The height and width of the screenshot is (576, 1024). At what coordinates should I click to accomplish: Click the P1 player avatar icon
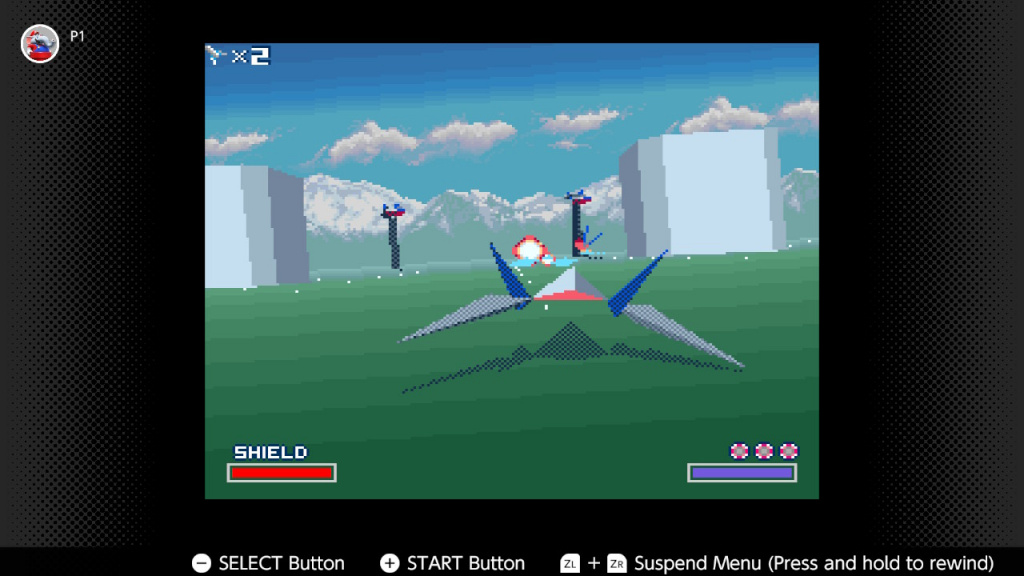(x=40, y=43)
